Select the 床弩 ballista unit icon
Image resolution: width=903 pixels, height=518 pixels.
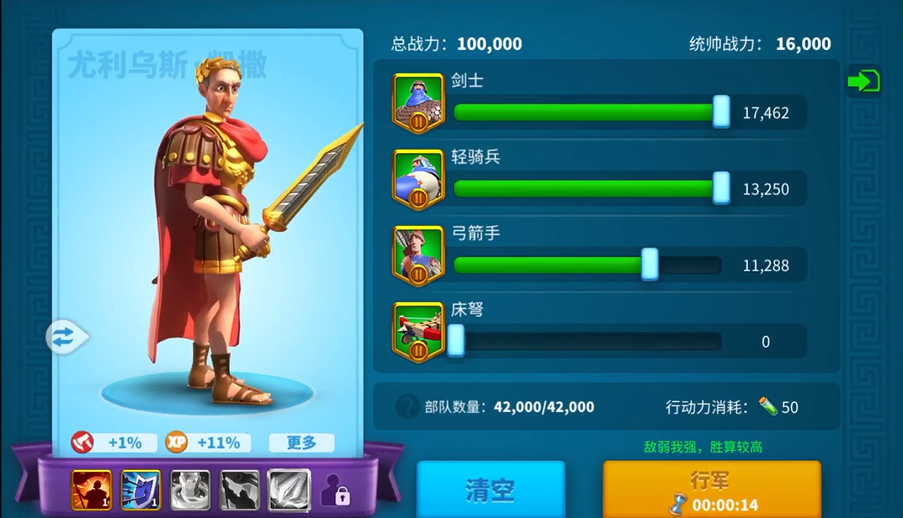tap(418, 332)
